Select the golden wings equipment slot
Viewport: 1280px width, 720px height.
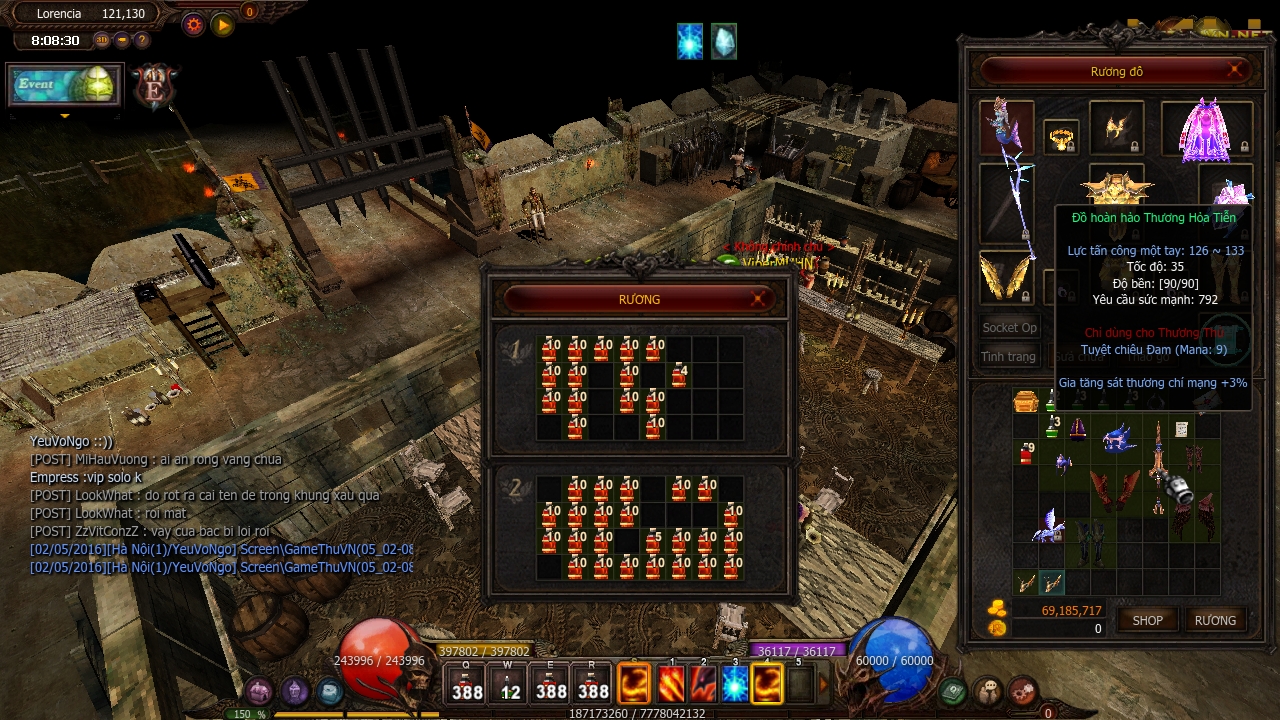tap(1005, 277)
